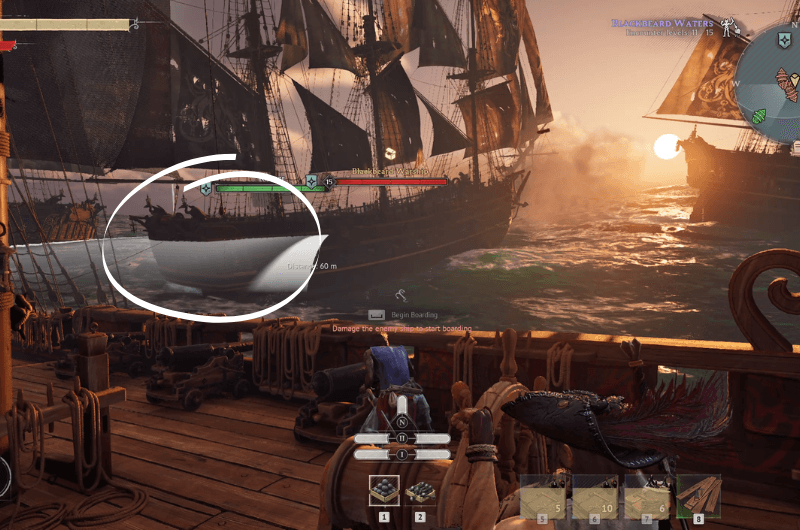
Task: Select the cannonball ammo in slot 1
Action: [384, 491]
